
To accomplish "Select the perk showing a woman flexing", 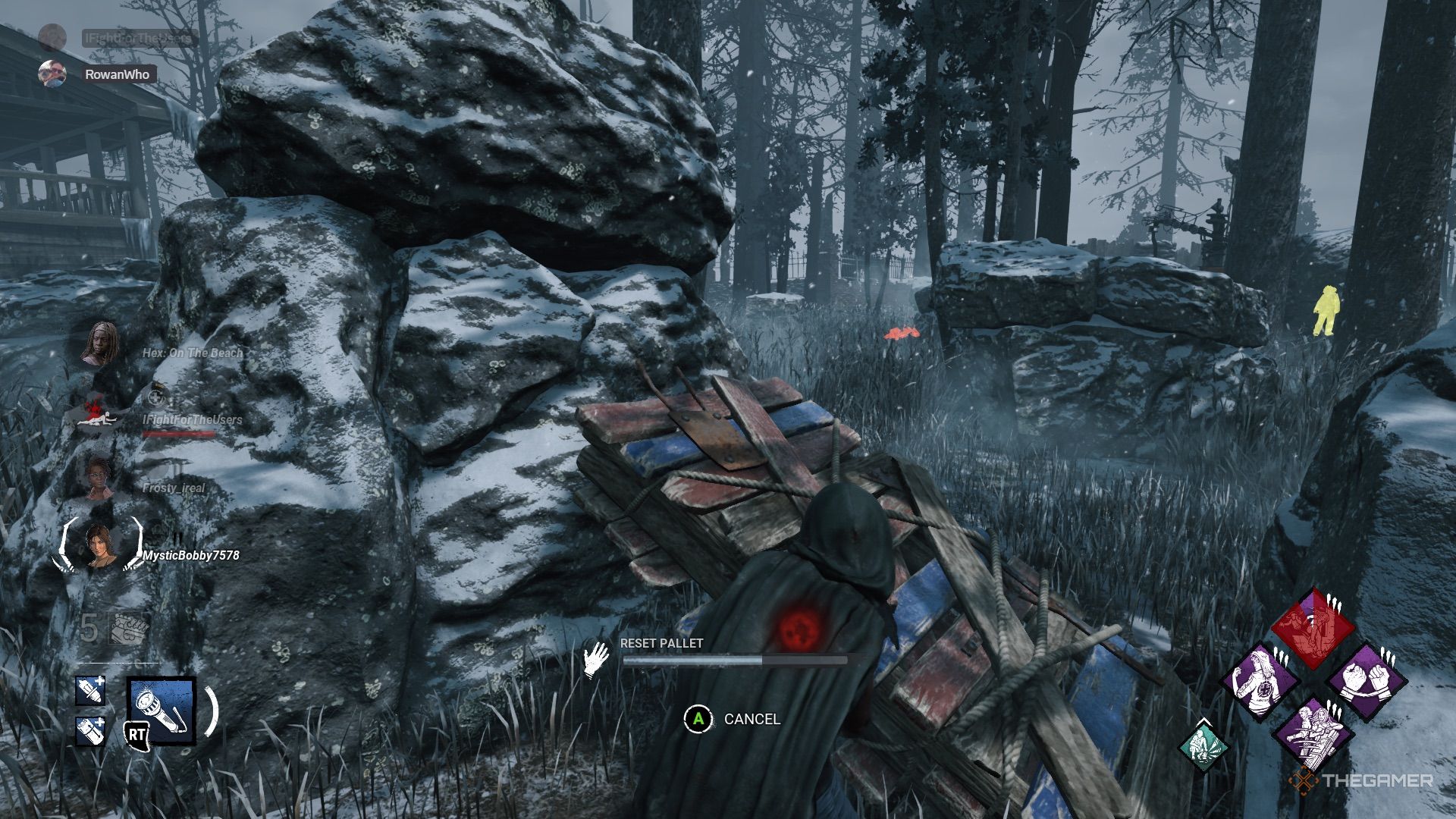I will (1260, 682).
